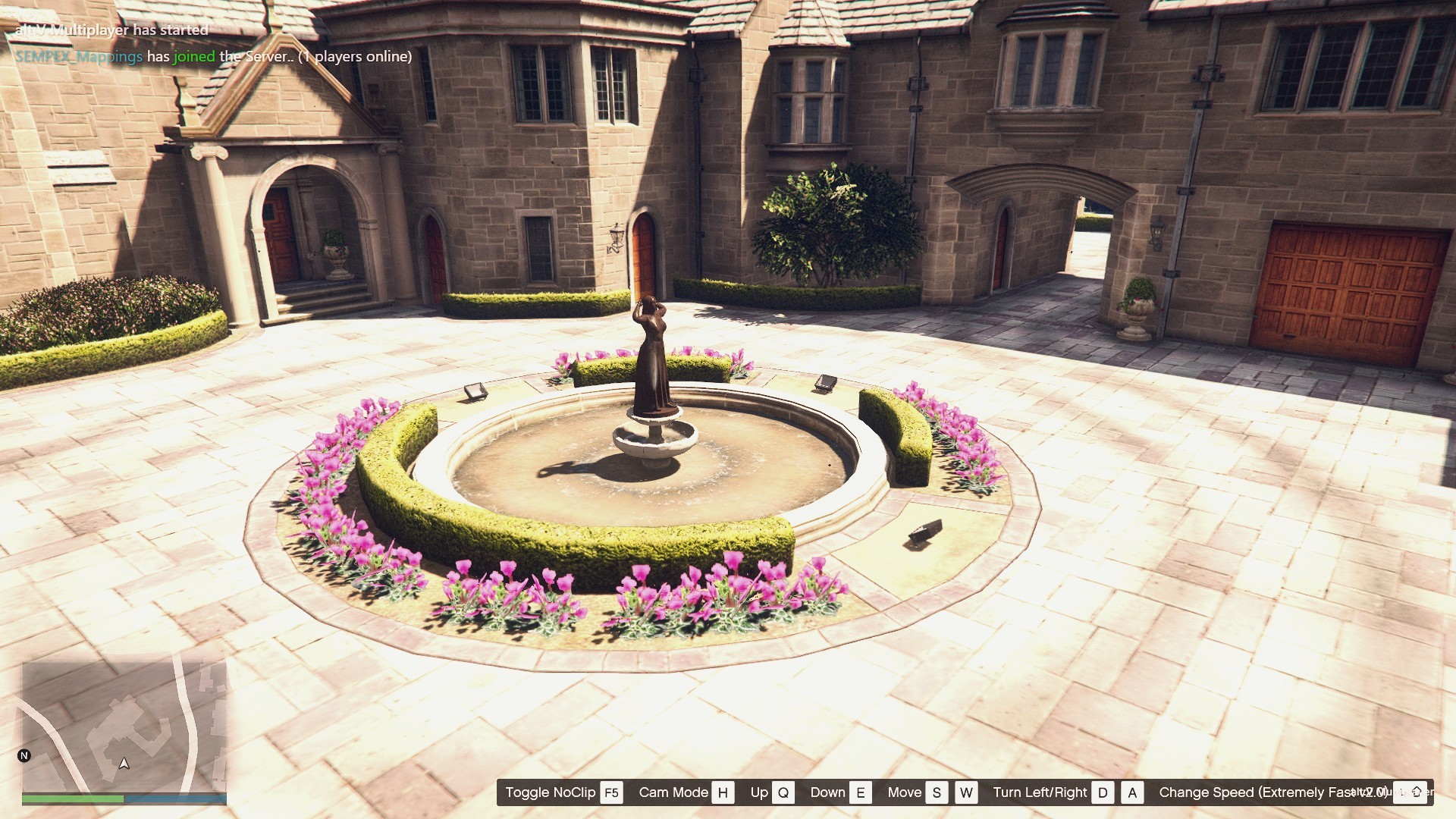Click the green 'joined' text in chat message
This screenshot has height=819, width=1456.
click(x=193, y=56)
